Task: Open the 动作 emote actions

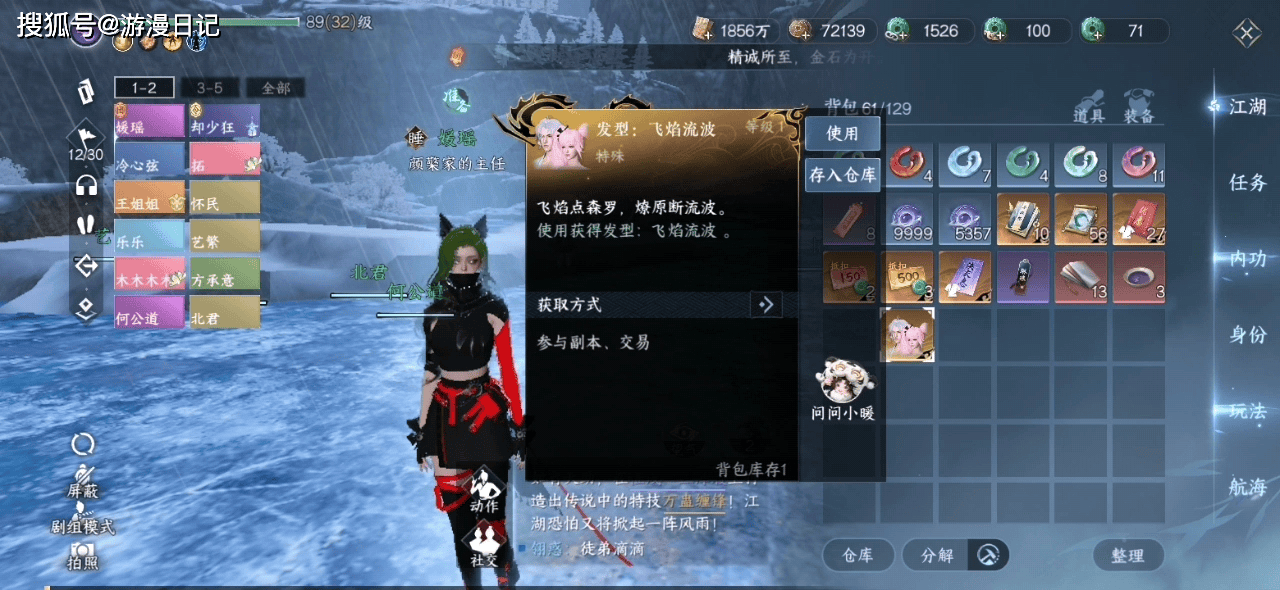Action: pyautogui.click(x=484, y=492)
